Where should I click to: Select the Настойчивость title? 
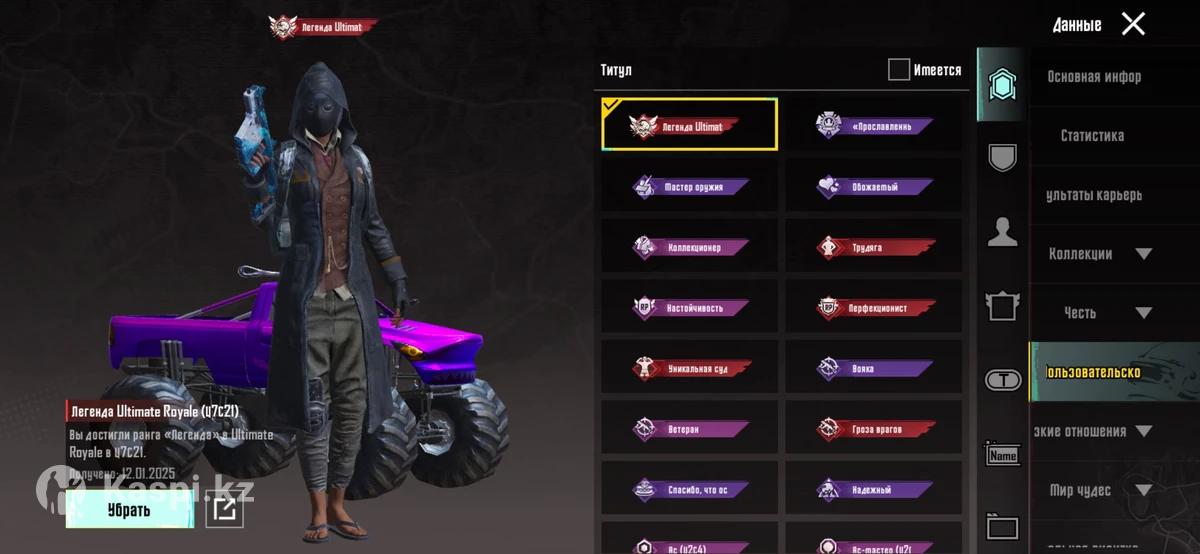pyautogui.click(x=690, y=308)
